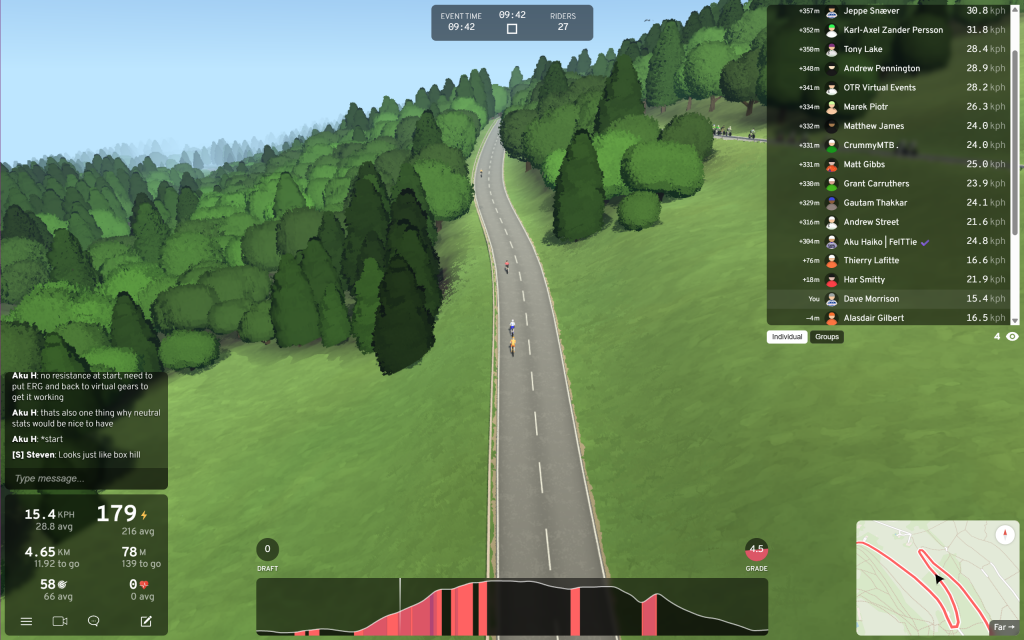Focus the Type message chat field
Image resolution: width=1024 pixels, height=640 pixels.
pyautogui.click(x=85, y=479)
